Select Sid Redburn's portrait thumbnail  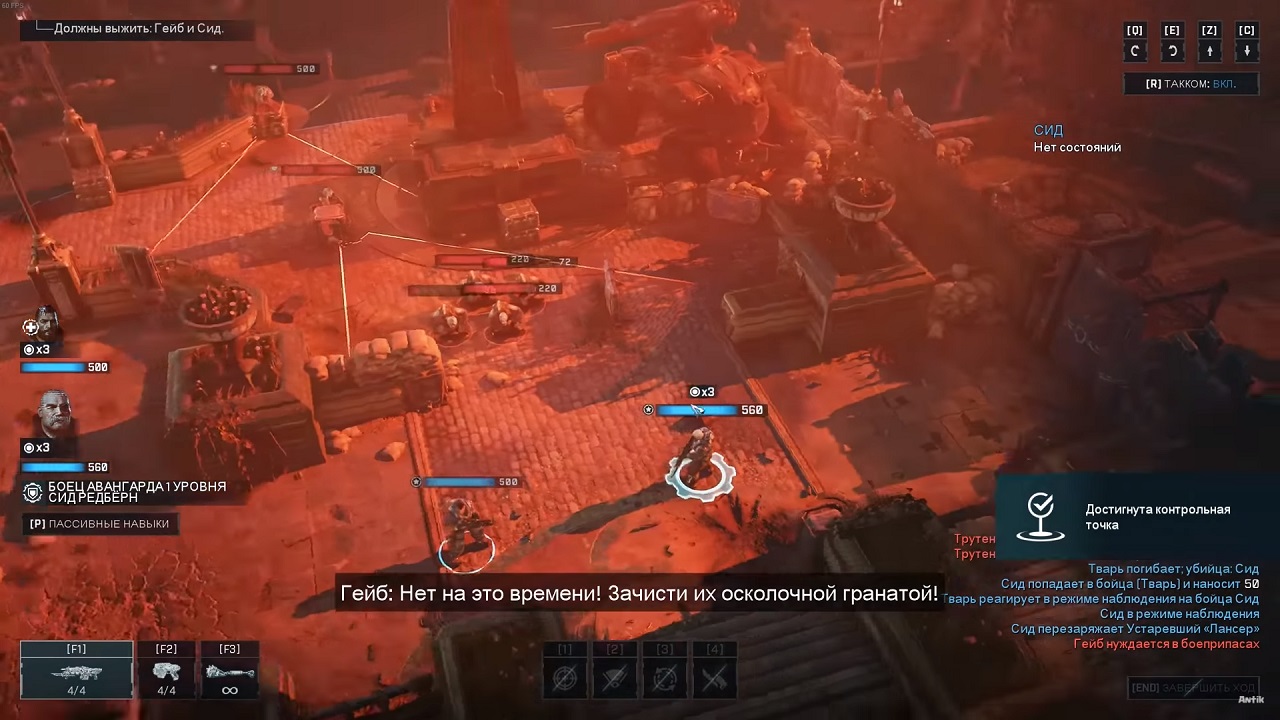pyautogui.click(x=55, y=413)
